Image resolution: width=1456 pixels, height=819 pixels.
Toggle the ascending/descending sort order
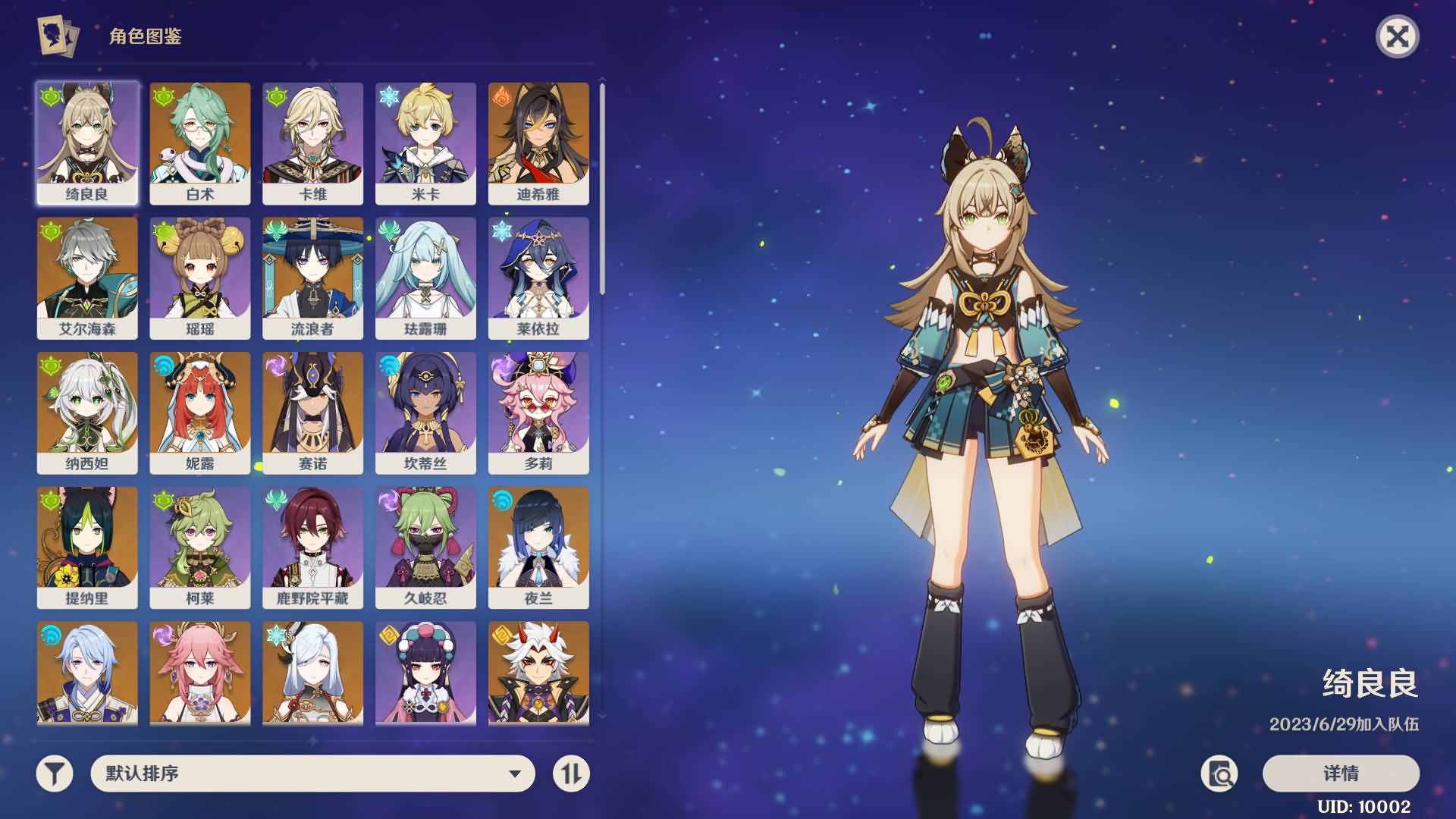tap(571, 773)
